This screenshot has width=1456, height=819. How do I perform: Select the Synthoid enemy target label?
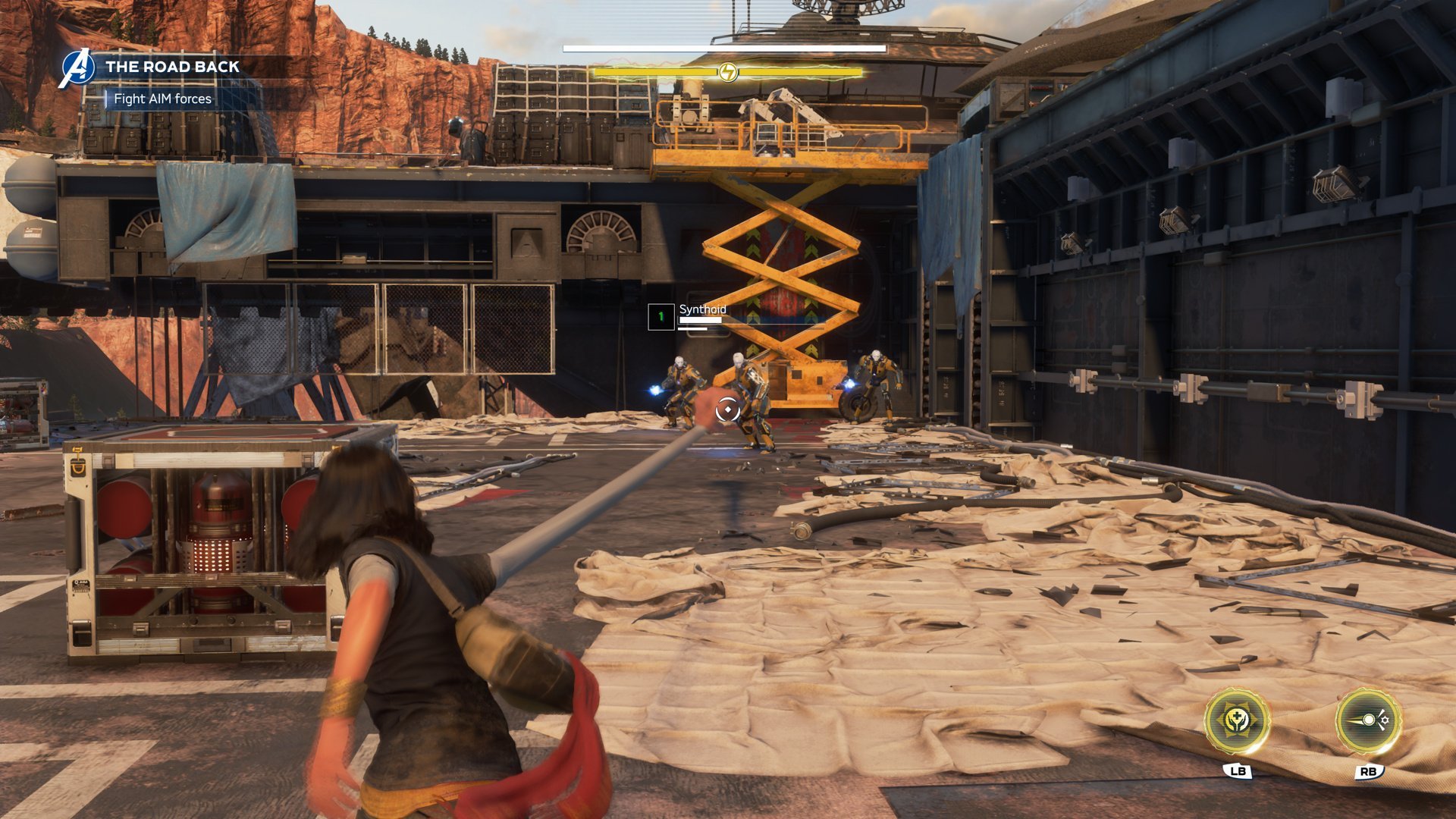pos(702,309)
